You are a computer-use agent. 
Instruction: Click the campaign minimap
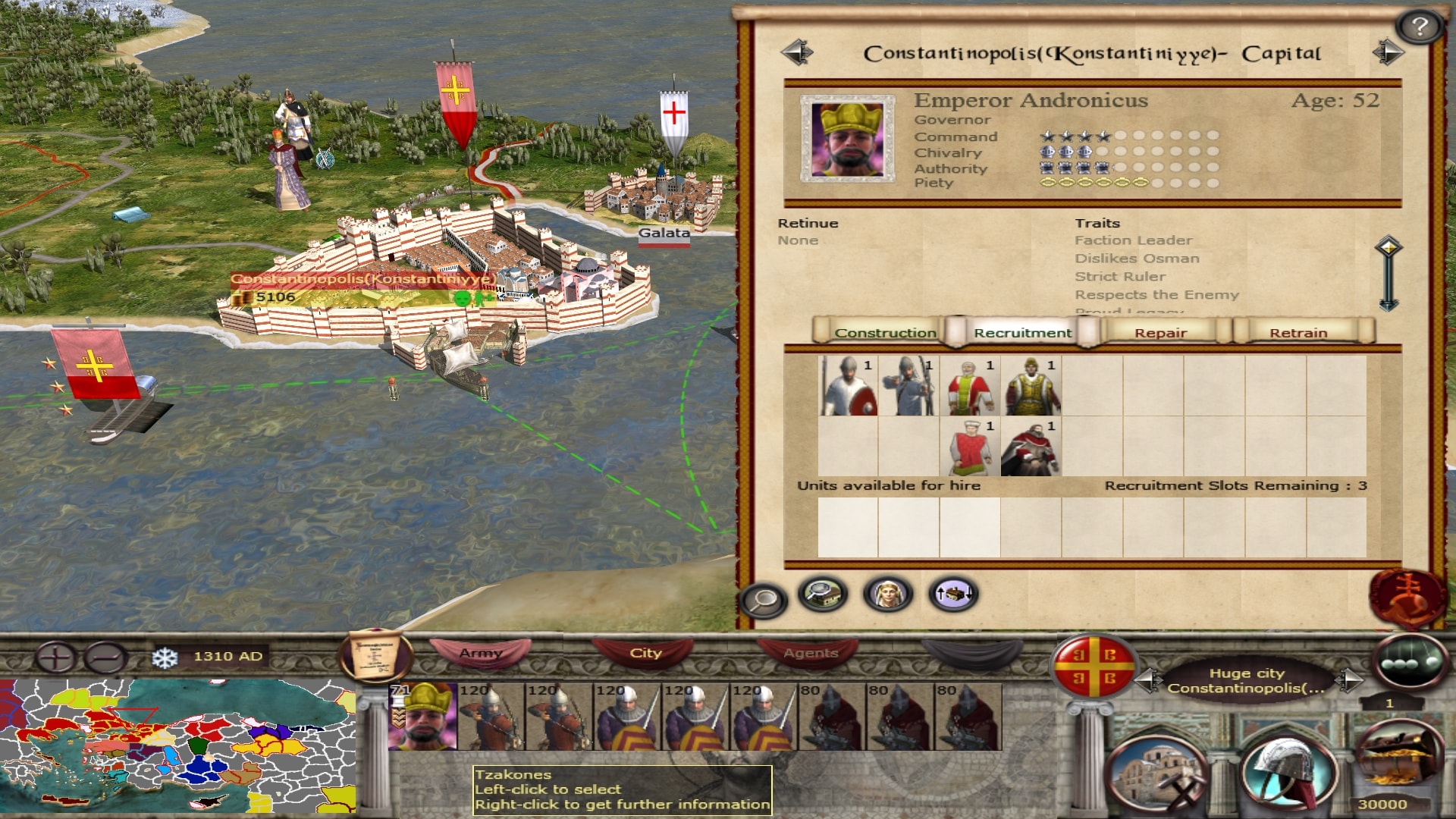click(177, 747)
